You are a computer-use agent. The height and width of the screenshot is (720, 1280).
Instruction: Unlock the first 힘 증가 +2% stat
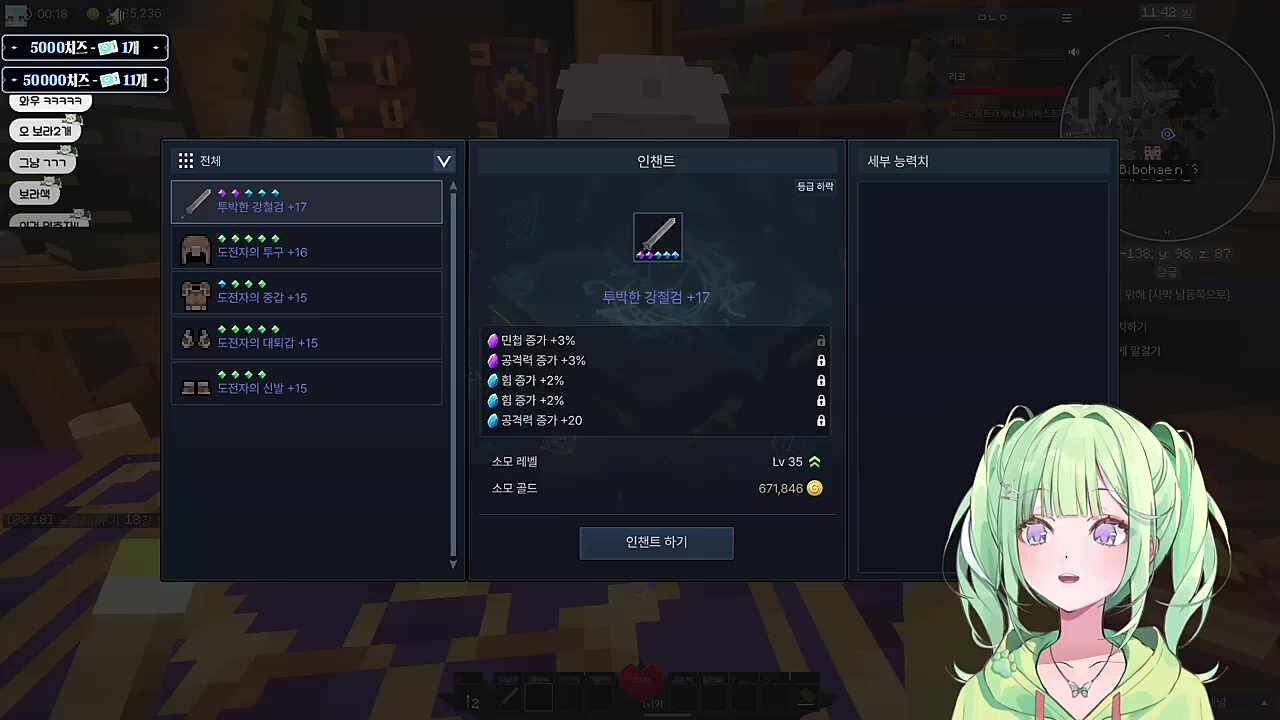click(821, 380)
